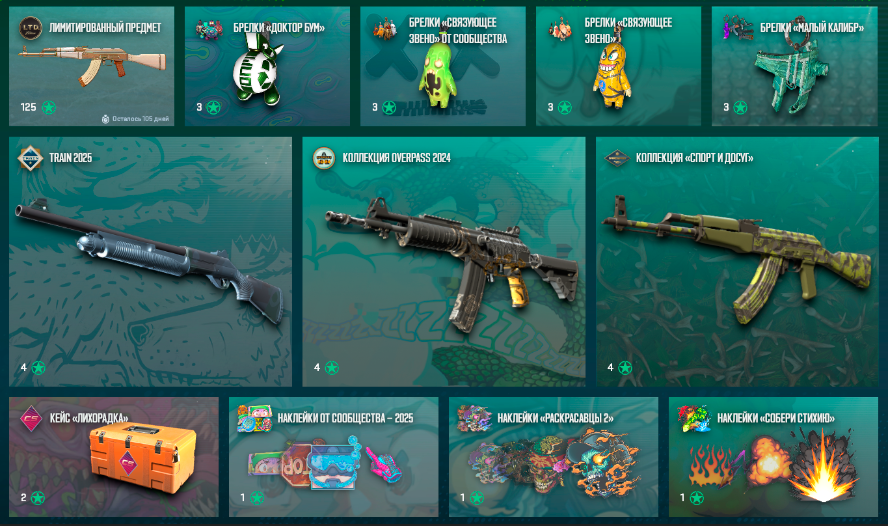Open the Train 2025 collection tile

(151, 262)
